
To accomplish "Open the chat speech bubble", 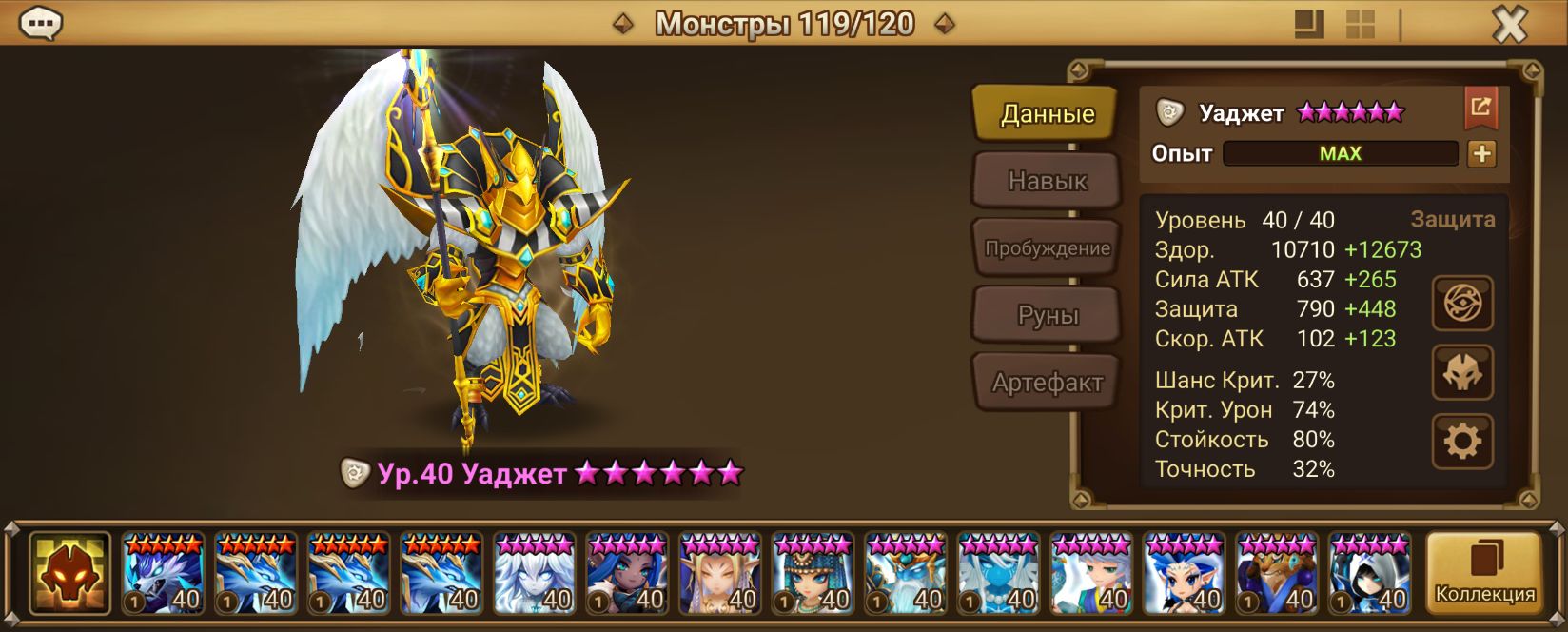I will tap(41, 23).
